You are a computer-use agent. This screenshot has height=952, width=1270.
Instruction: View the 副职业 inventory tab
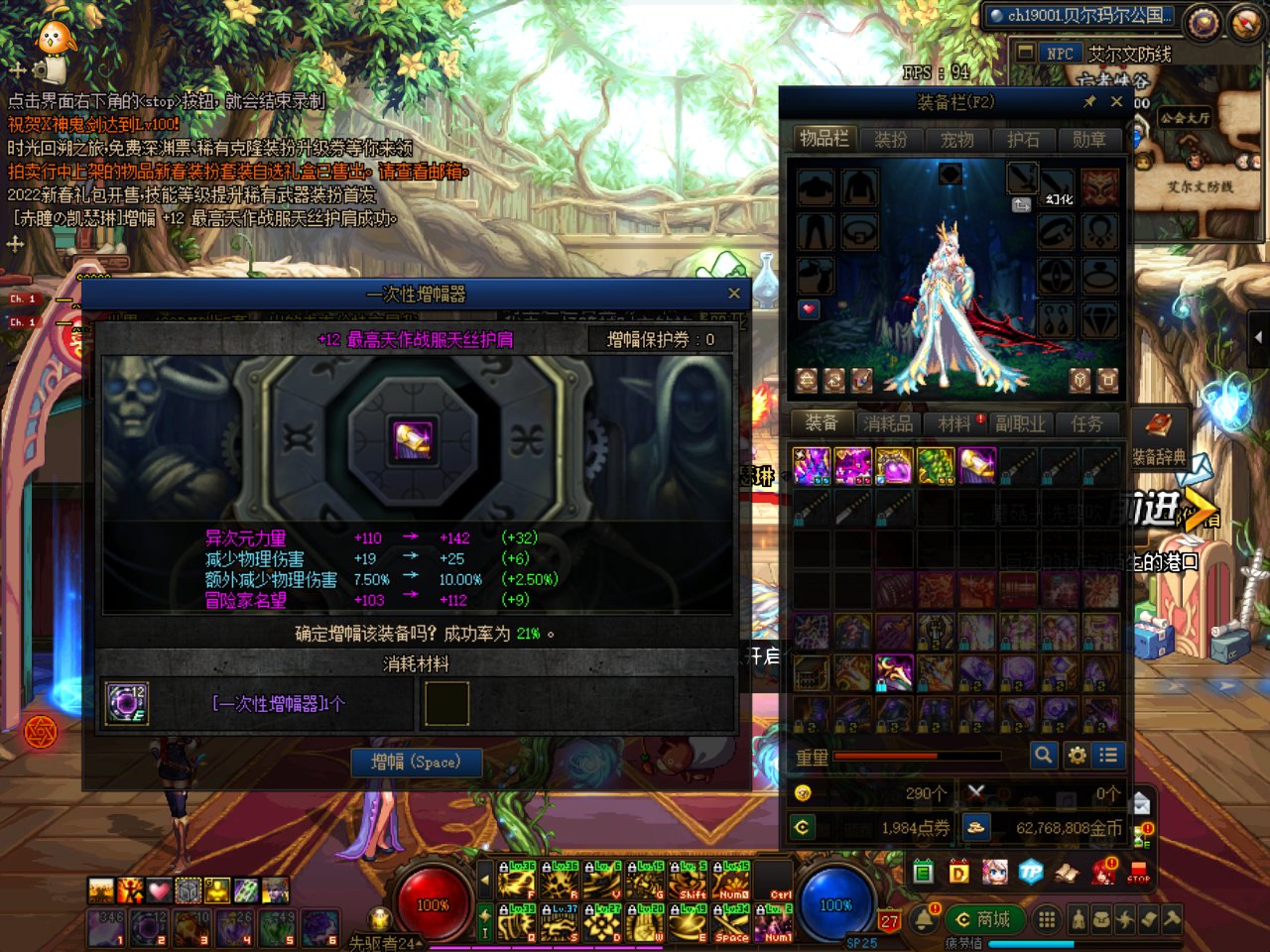coord(1020,424)
